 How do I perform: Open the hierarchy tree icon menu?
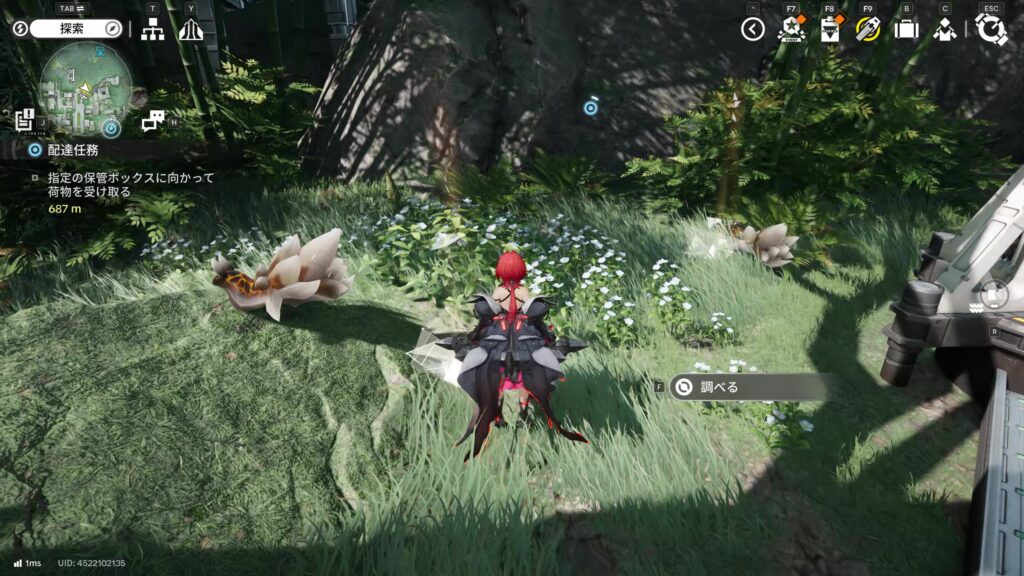pos(153,30)
